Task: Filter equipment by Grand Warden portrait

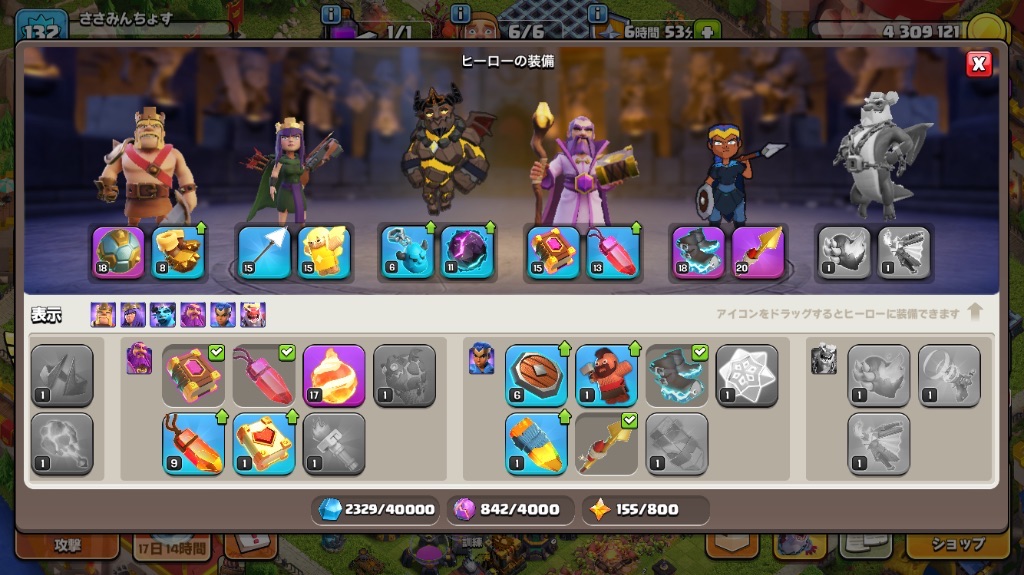Action: [193, 315]
